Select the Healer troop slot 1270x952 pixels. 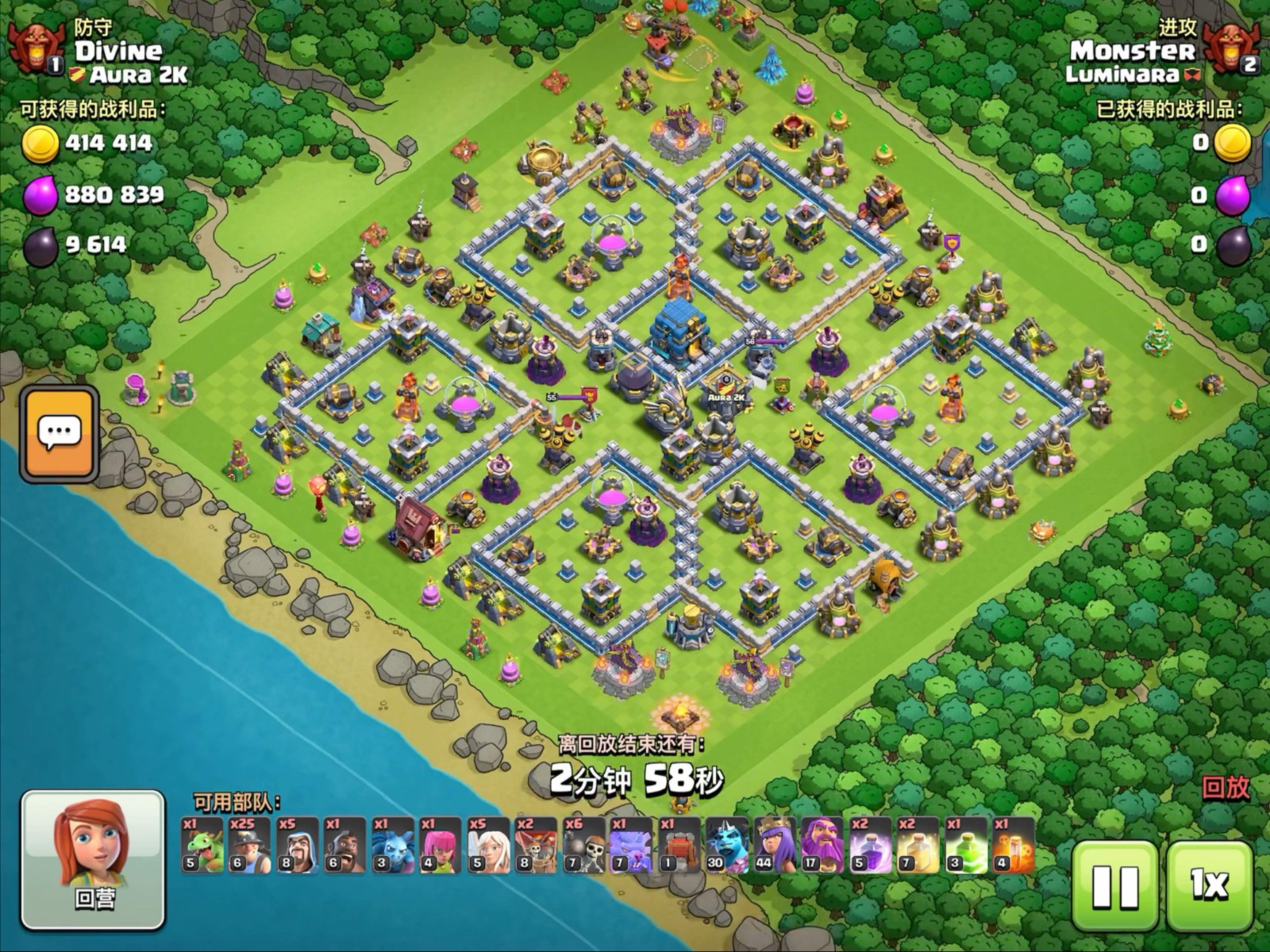[488, 846]
